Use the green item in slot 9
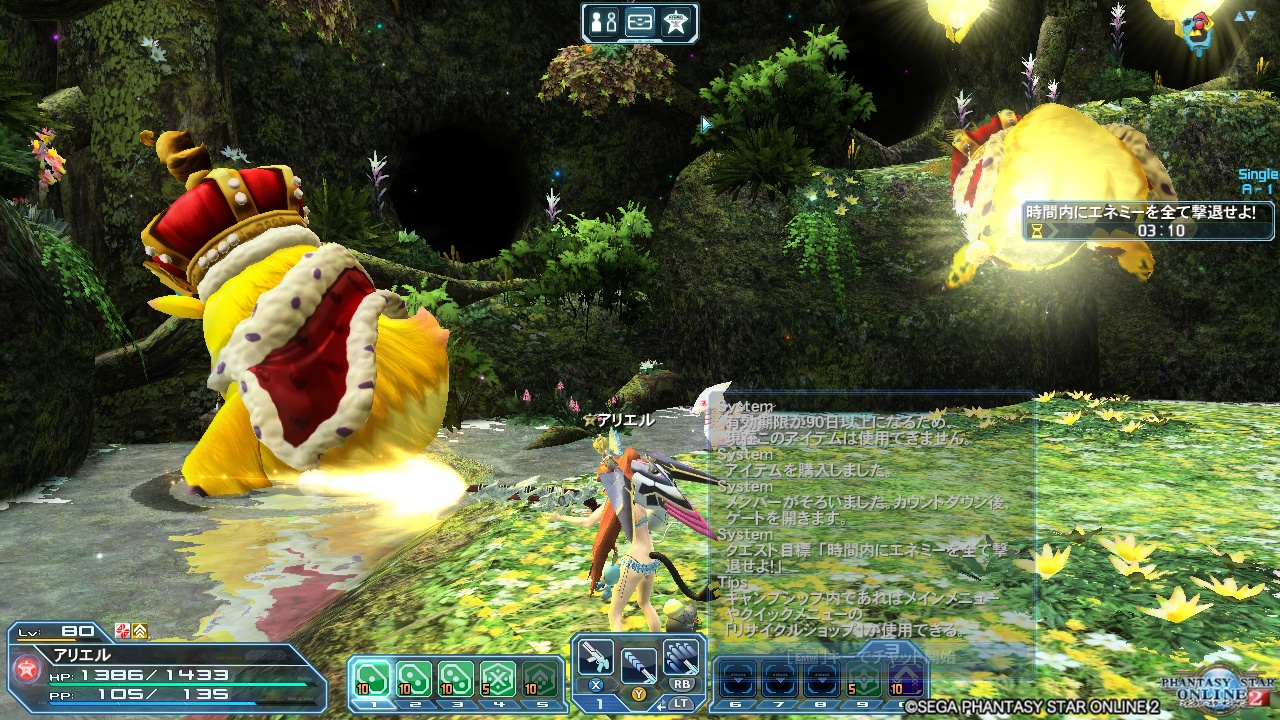This screenshot has width=1280, height=720. pos(863,680)
